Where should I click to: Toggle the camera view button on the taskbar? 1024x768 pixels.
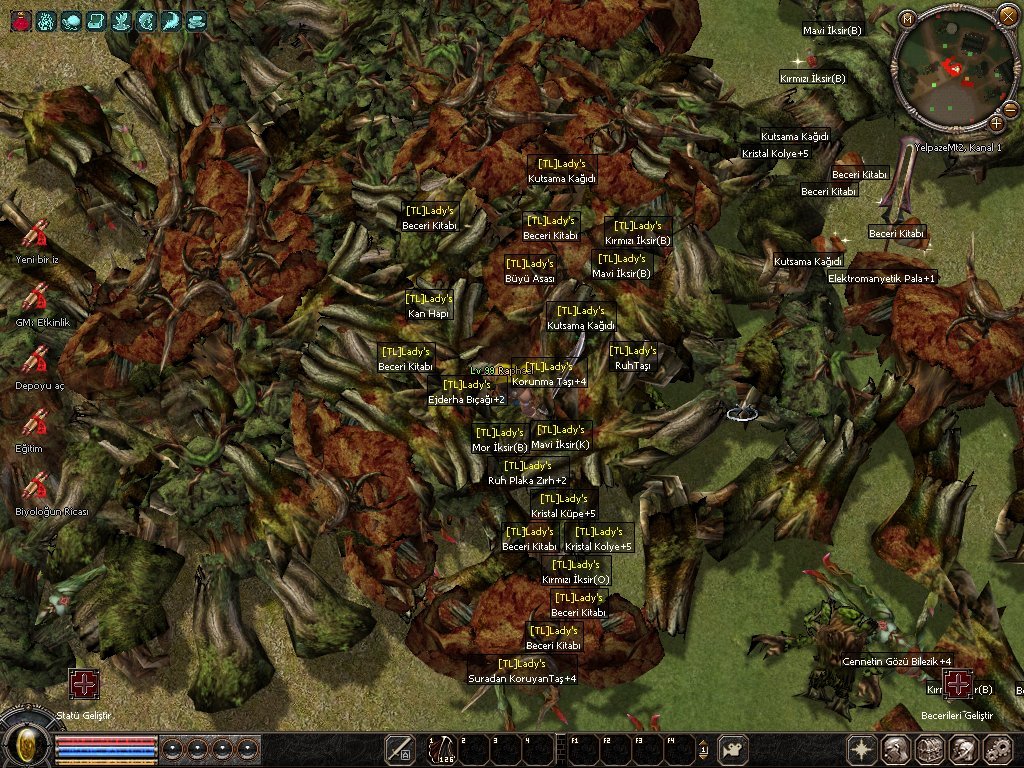[x=735, y=749]
